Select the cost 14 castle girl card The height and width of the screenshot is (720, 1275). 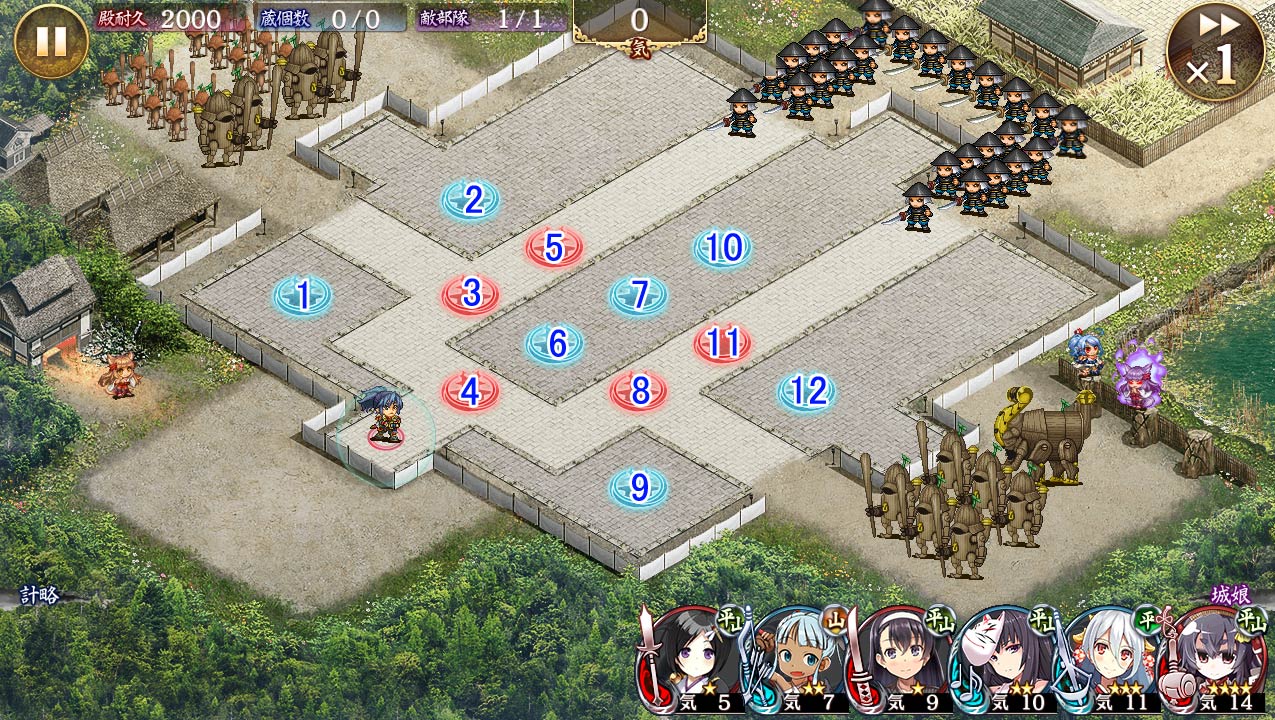coord(1215,660)
